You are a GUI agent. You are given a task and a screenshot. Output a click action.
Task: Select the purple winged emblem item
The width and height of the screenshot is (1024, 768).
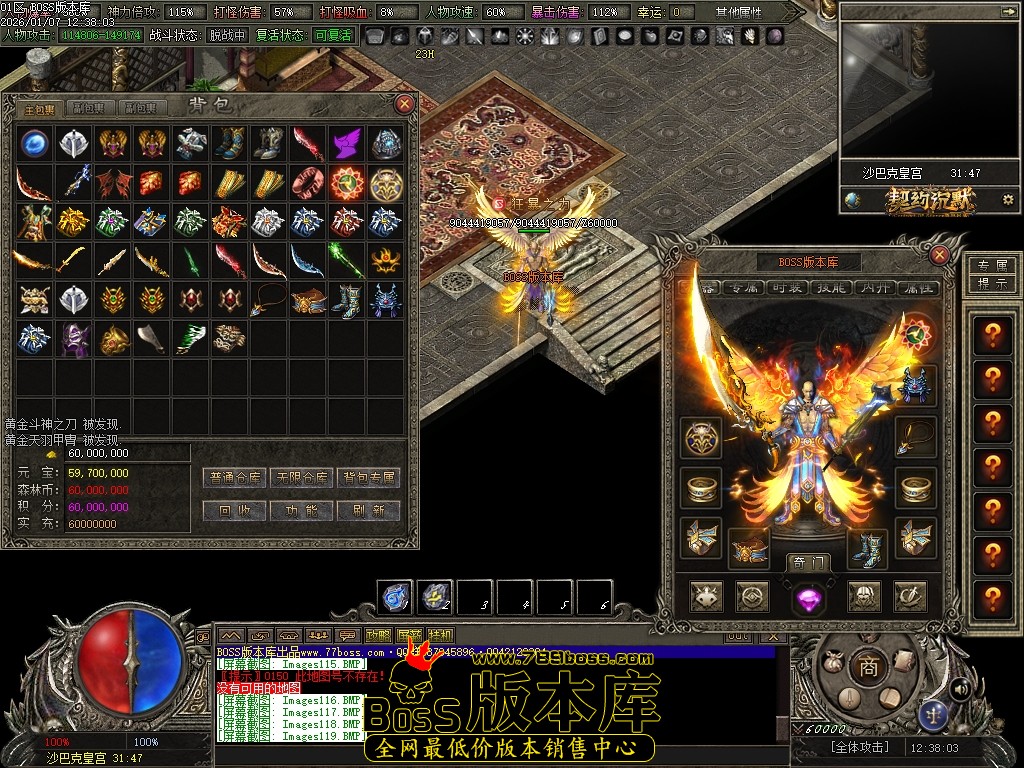[x=346, y=143]
